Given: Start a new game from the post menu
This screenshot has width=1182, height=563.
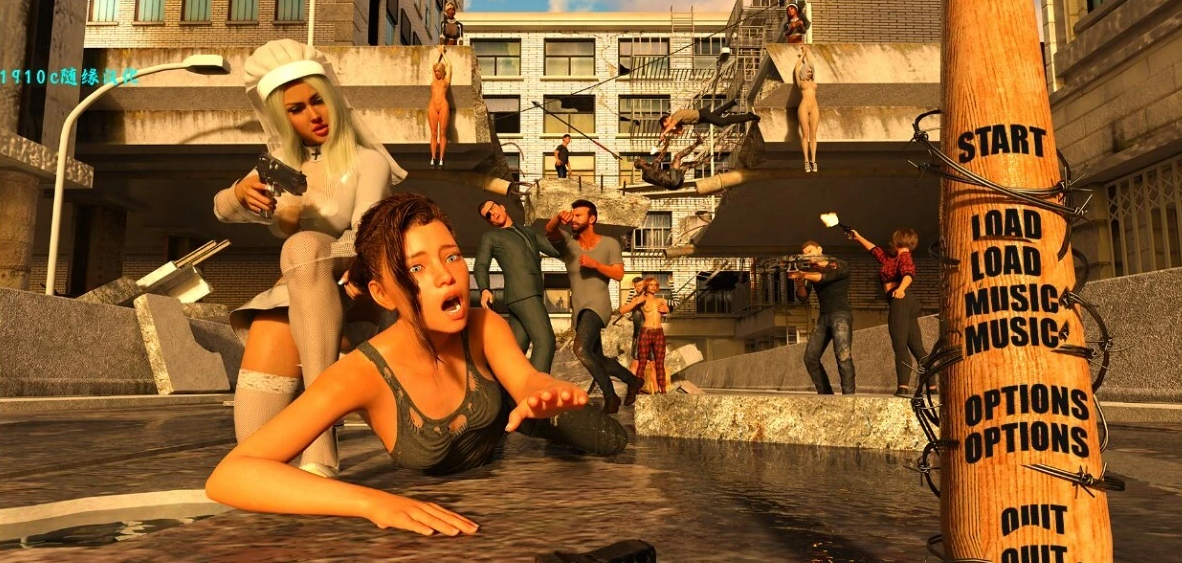Looking at the screenshot, I should coord(1004,144).
